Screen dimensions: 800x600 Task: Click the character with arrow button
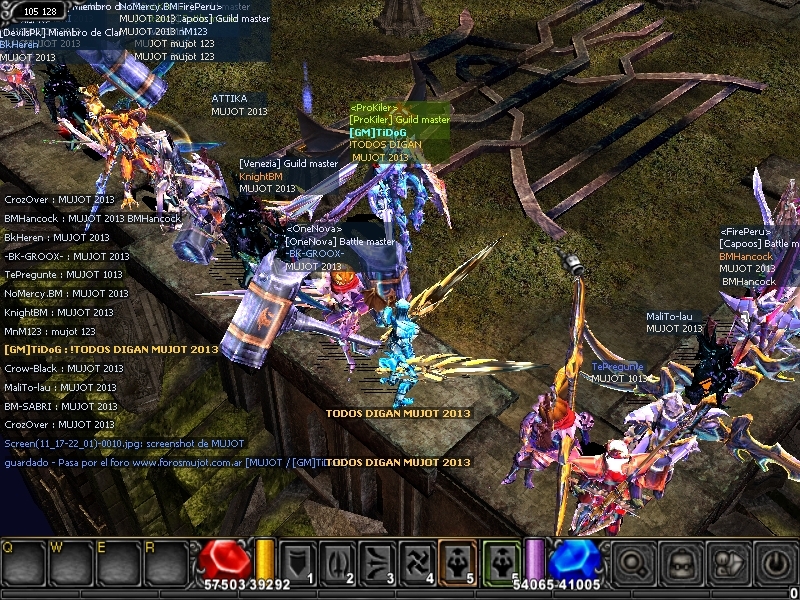[729, 565]
